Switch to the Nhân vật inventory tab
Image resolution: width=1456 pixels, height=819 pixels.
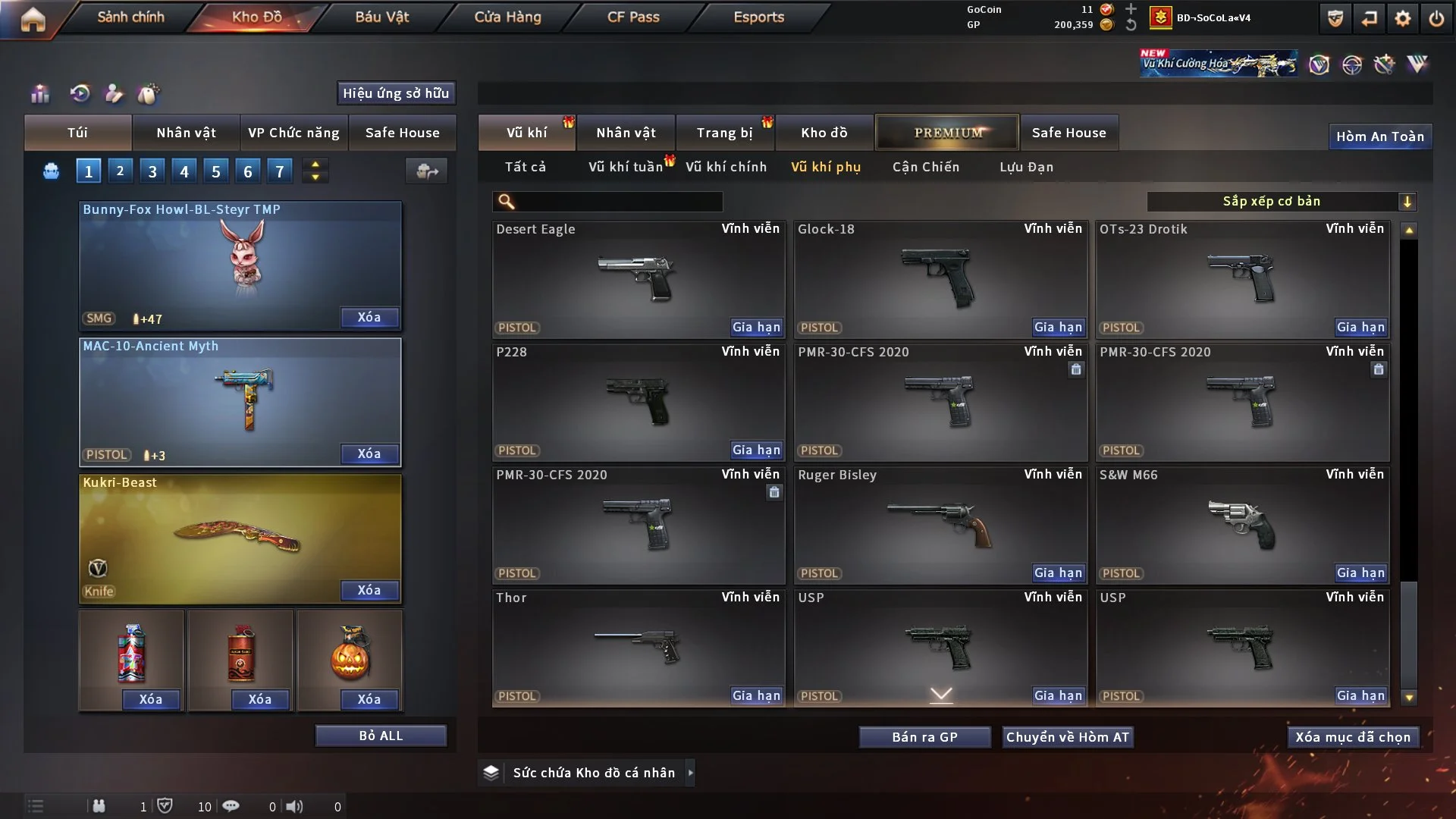point(626,133)
